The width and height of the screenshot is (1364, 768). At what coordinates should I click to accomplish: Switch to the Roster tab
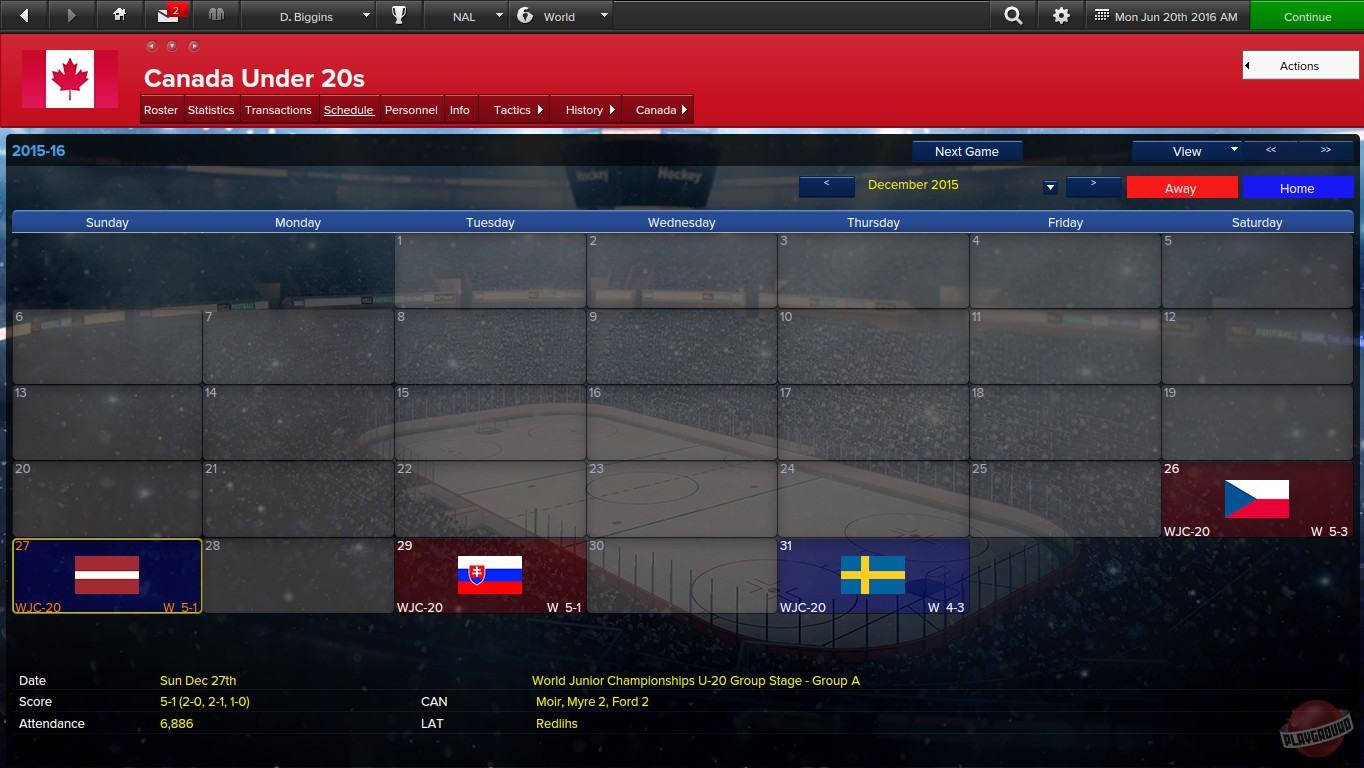pyautogui.click(x=161, y=109)
